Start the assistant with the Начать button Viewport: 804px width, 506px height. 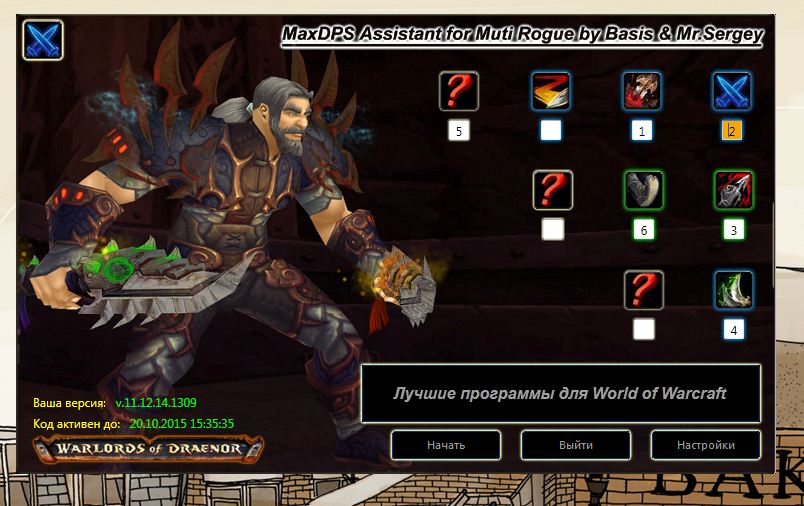pos(446,445)
